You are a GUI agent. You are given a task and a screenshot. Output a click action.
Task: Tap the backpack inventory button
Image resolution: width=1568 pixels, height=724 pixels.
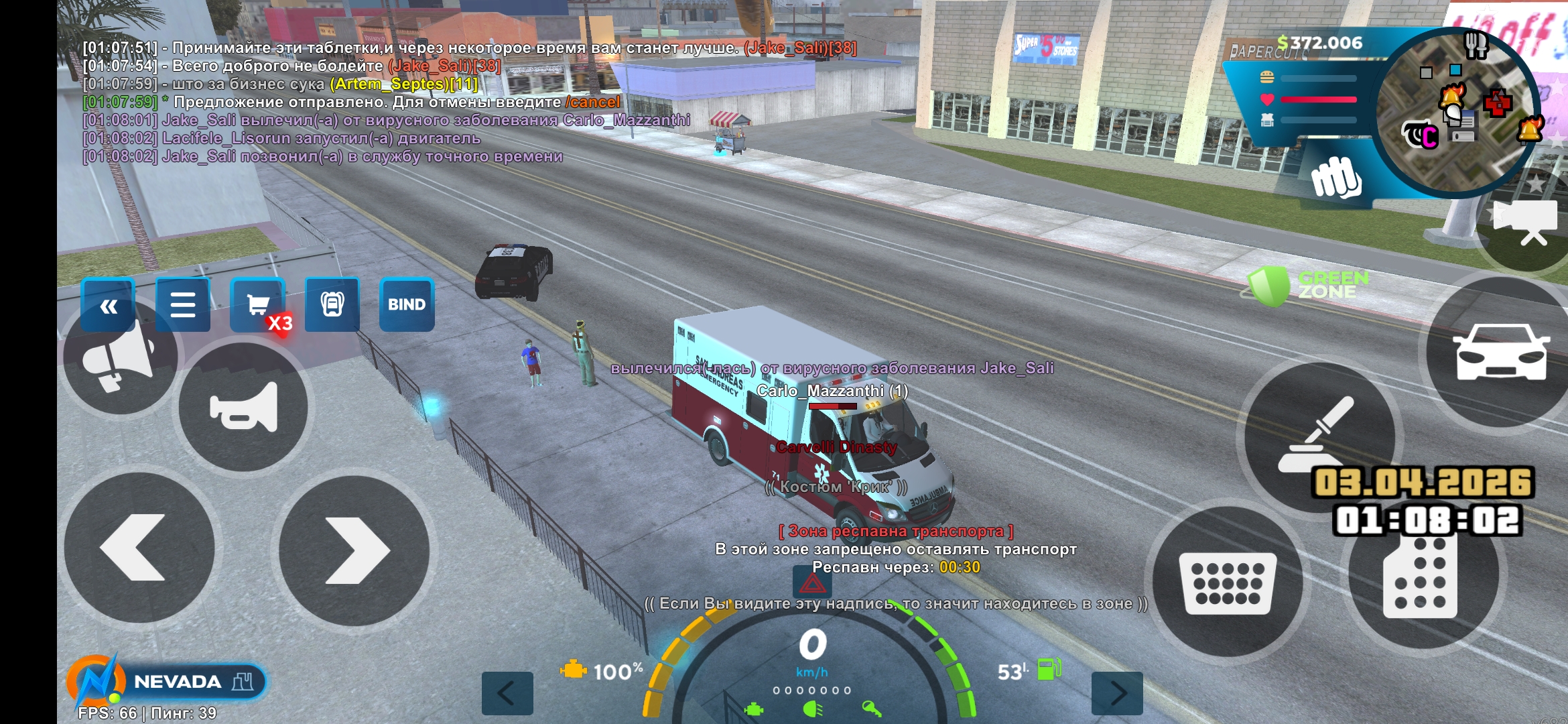(x=332, y=305)
